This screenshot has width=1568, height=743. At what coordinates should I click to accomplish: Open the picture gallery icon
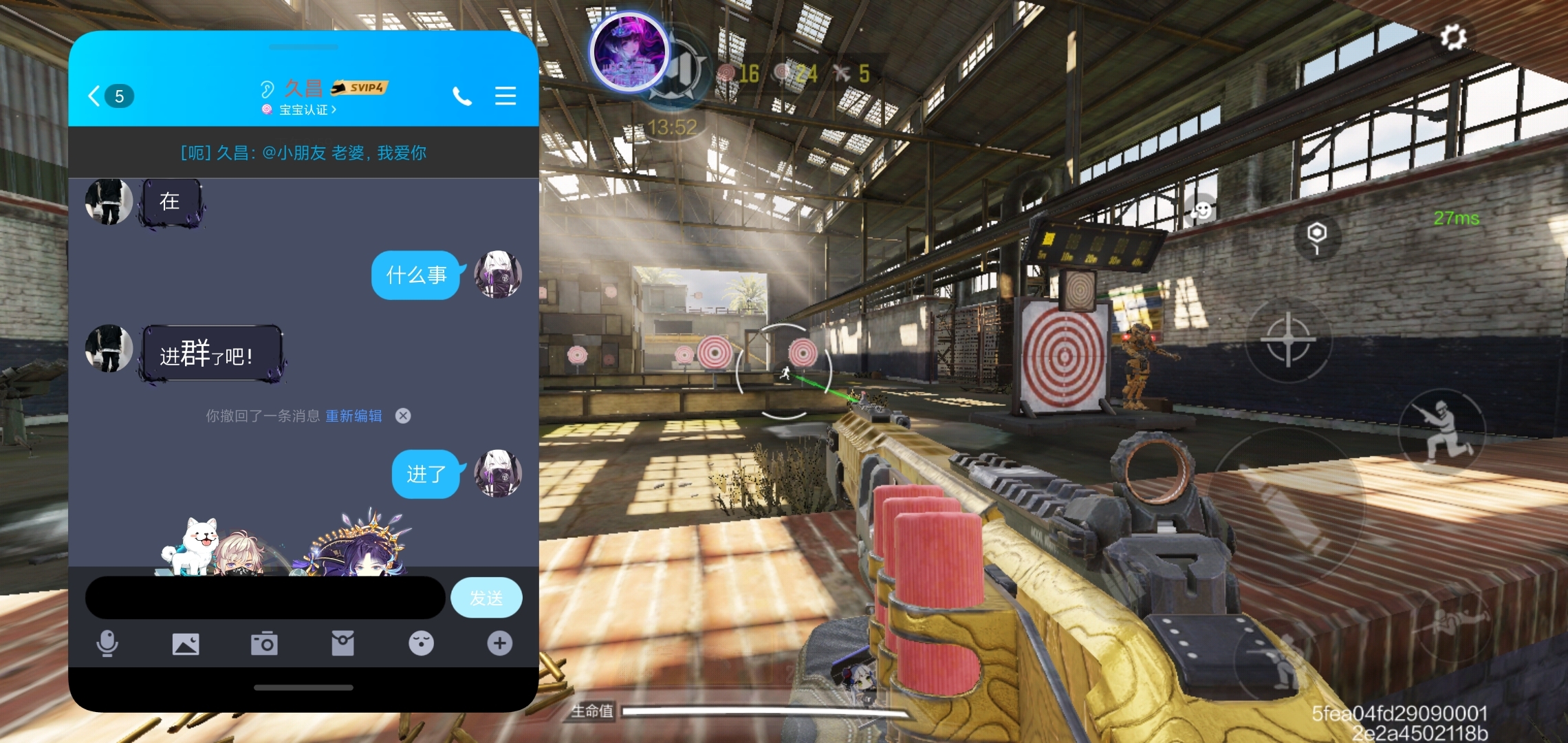click(x=186, y=644)
